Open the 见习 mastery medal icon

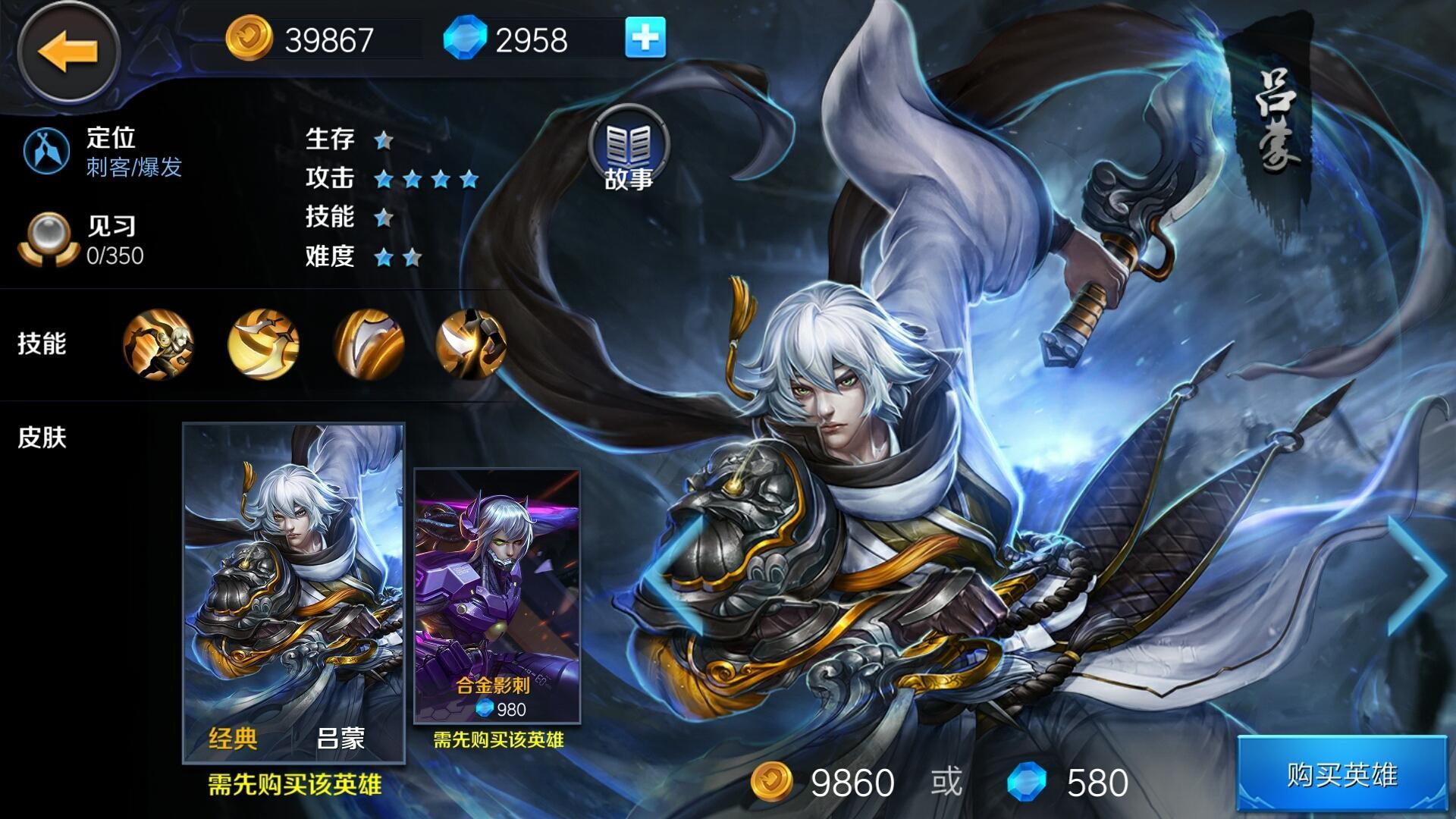[x=47, y=239]
